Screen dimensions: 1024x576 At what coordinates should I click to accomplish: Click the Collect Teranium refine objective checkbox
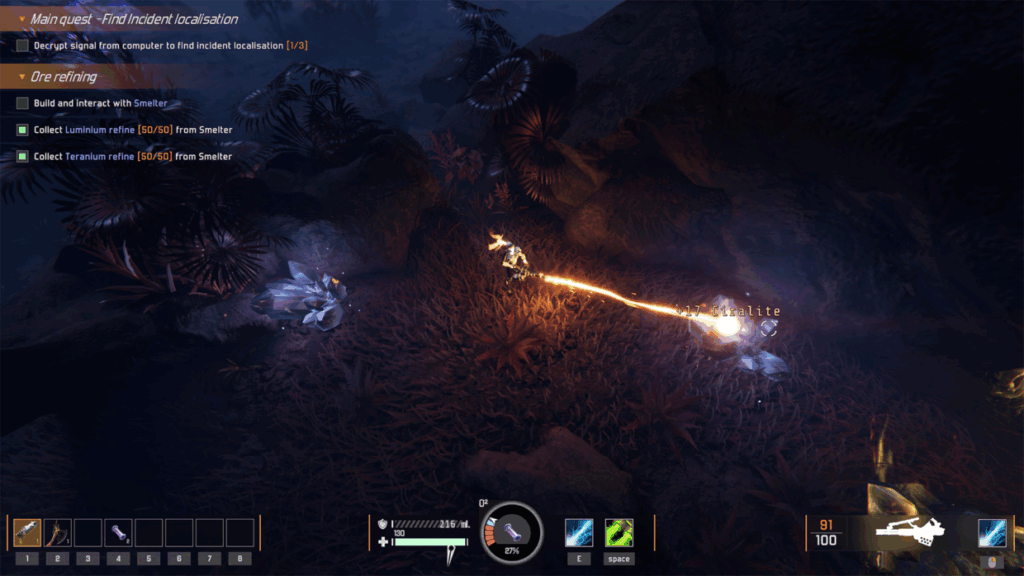tap(22, 157)
